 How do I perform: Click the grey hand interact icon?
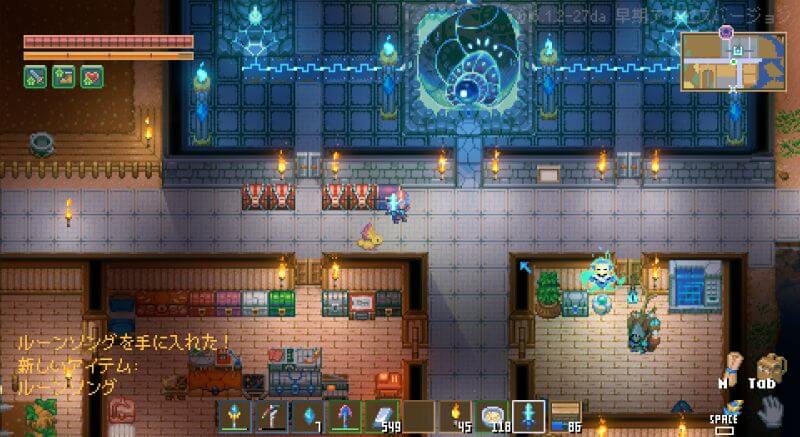(770, 411)
